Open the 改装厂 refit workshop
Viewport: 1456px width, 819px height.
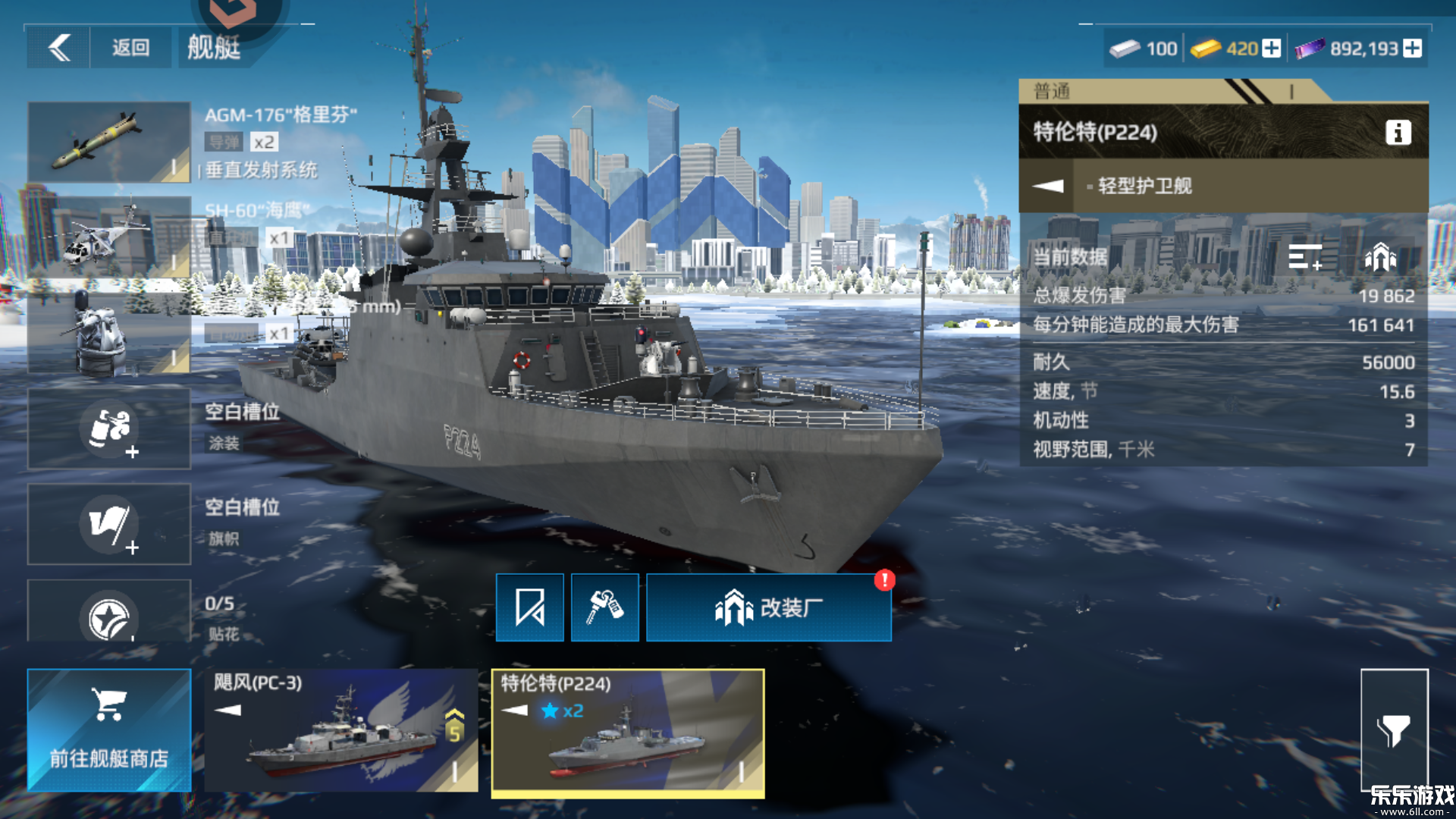pyautogui.click(x=768, y=607)
